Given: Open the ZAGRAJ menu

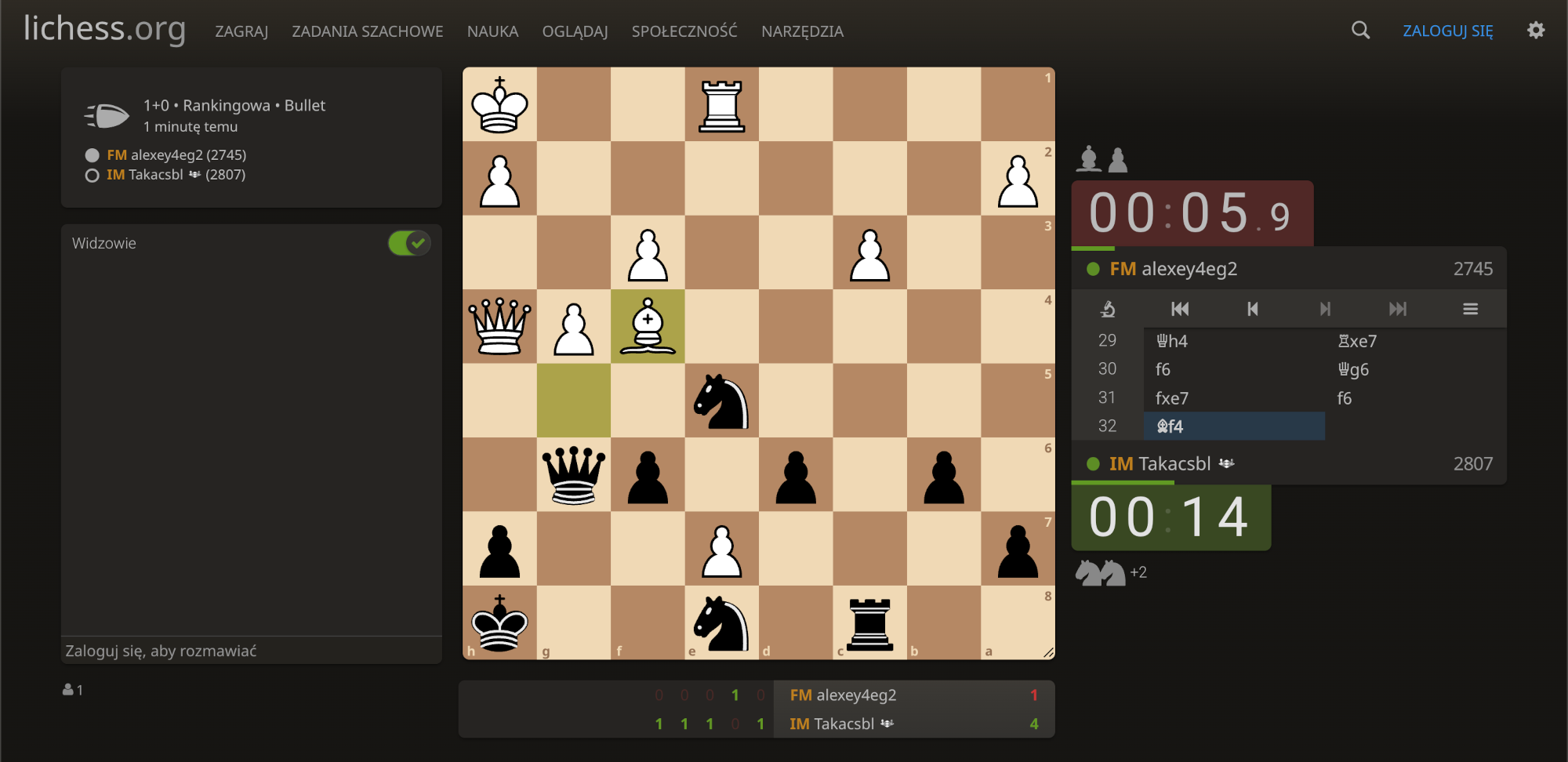Looking at the screenshot, I should tap(241, 31).
